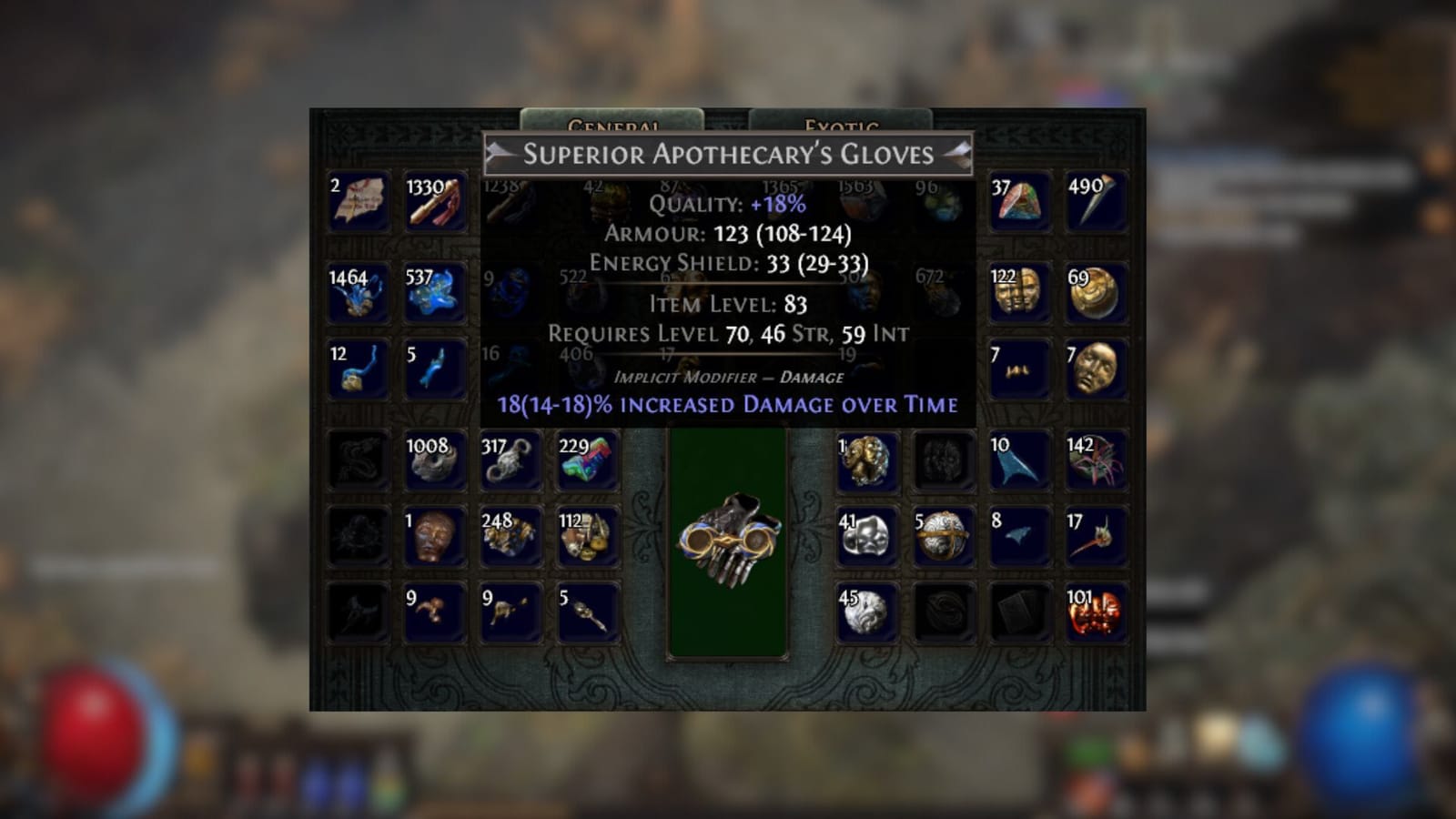Screen dimensions: 1456x819
Task: Select the gold coiled orb showing 69
Action: [1096, 291]
